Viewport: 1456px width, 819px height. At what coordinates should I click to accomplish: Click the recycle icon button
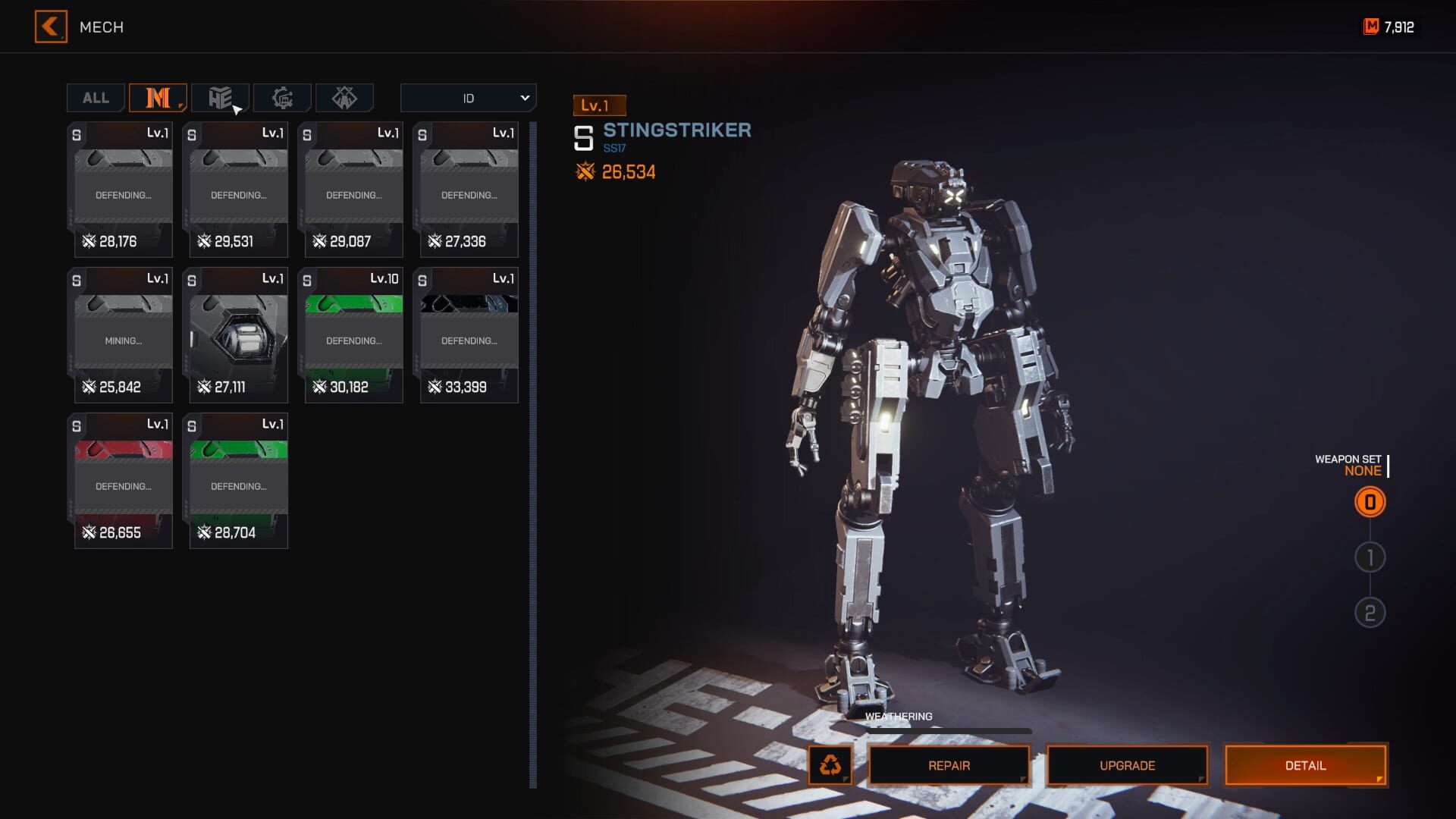830,765
